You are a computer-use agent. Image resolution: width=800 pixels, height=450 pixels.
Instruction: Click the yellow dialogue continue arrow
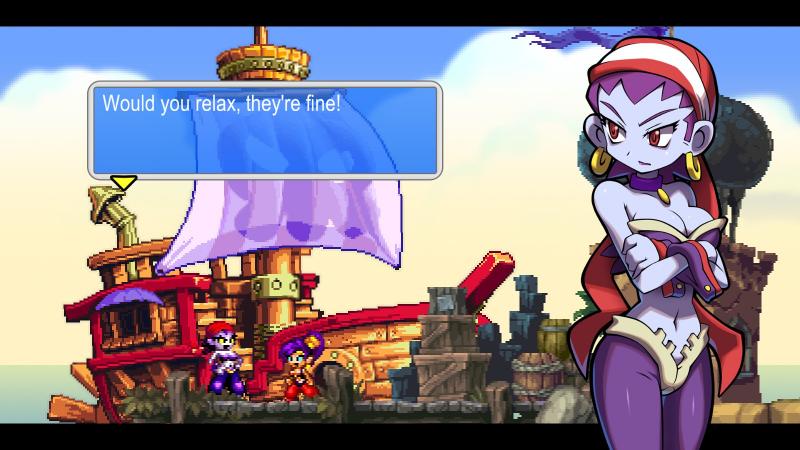123,182
